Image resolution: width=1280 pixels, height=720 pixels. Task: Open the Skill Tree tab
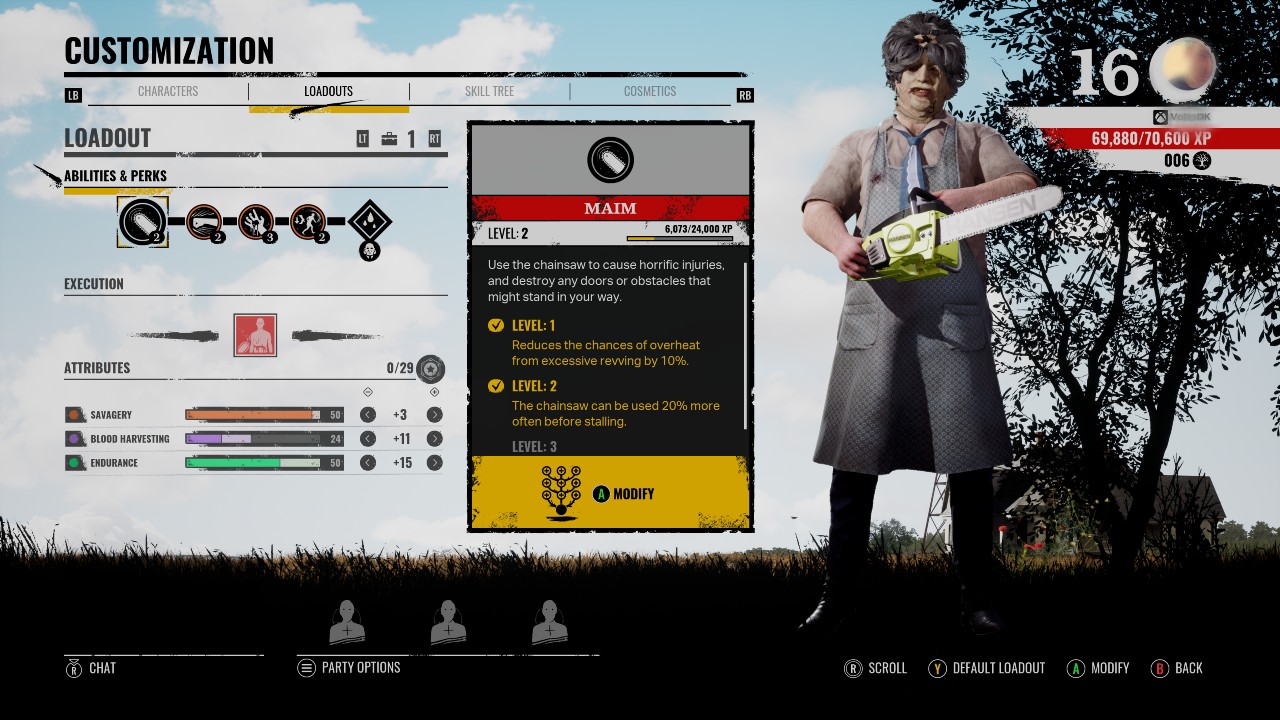click(x=489, y=91)
